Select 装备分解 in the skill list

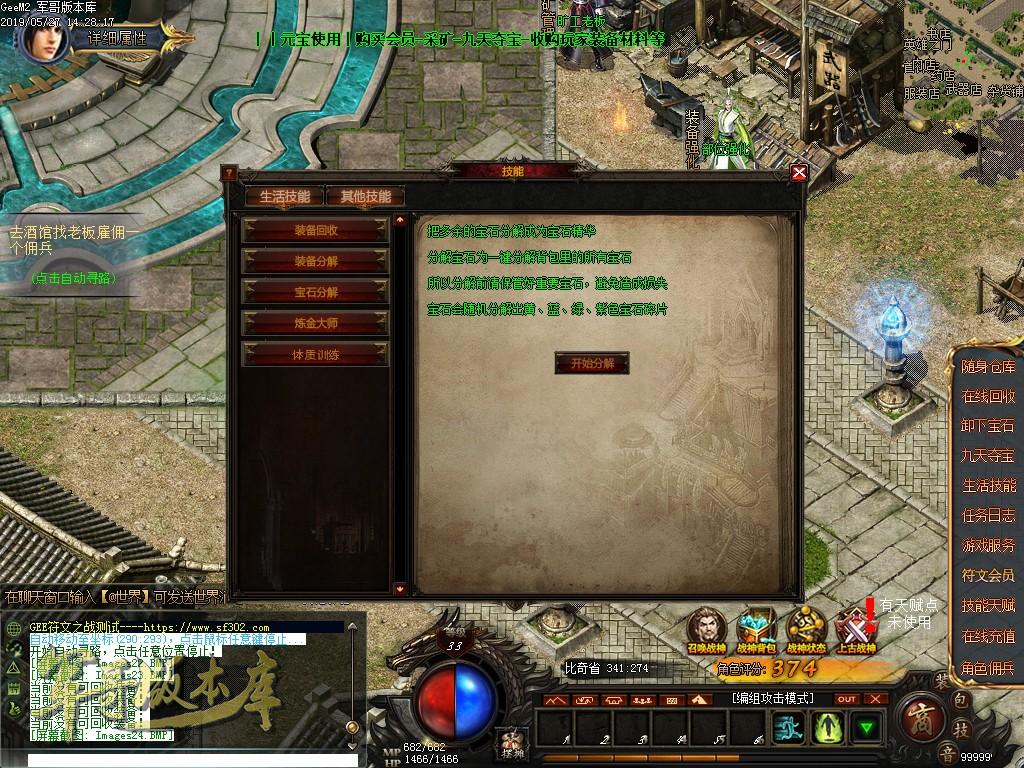[x=316, y=260]
